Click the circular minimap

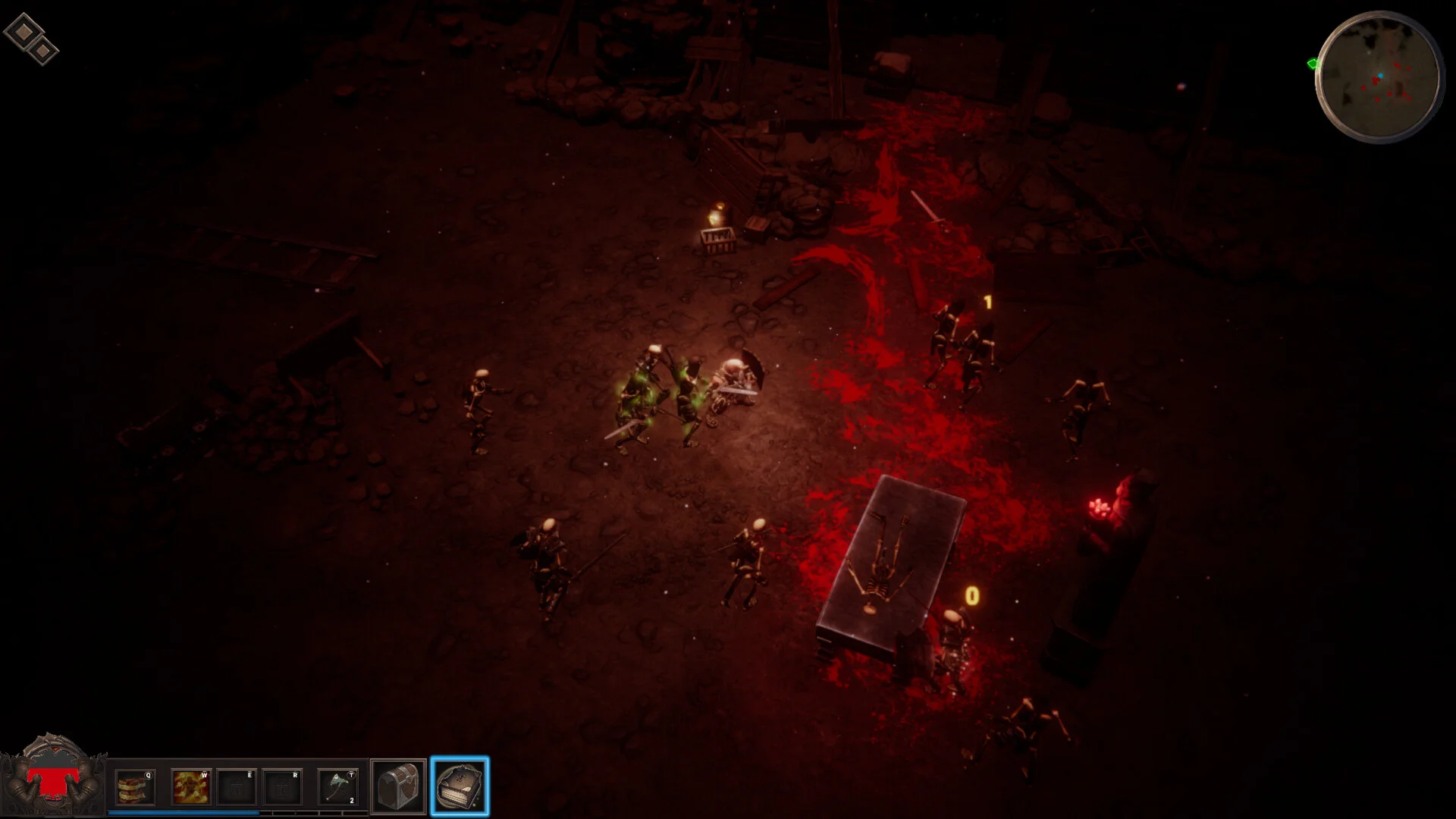[1379, 77]
